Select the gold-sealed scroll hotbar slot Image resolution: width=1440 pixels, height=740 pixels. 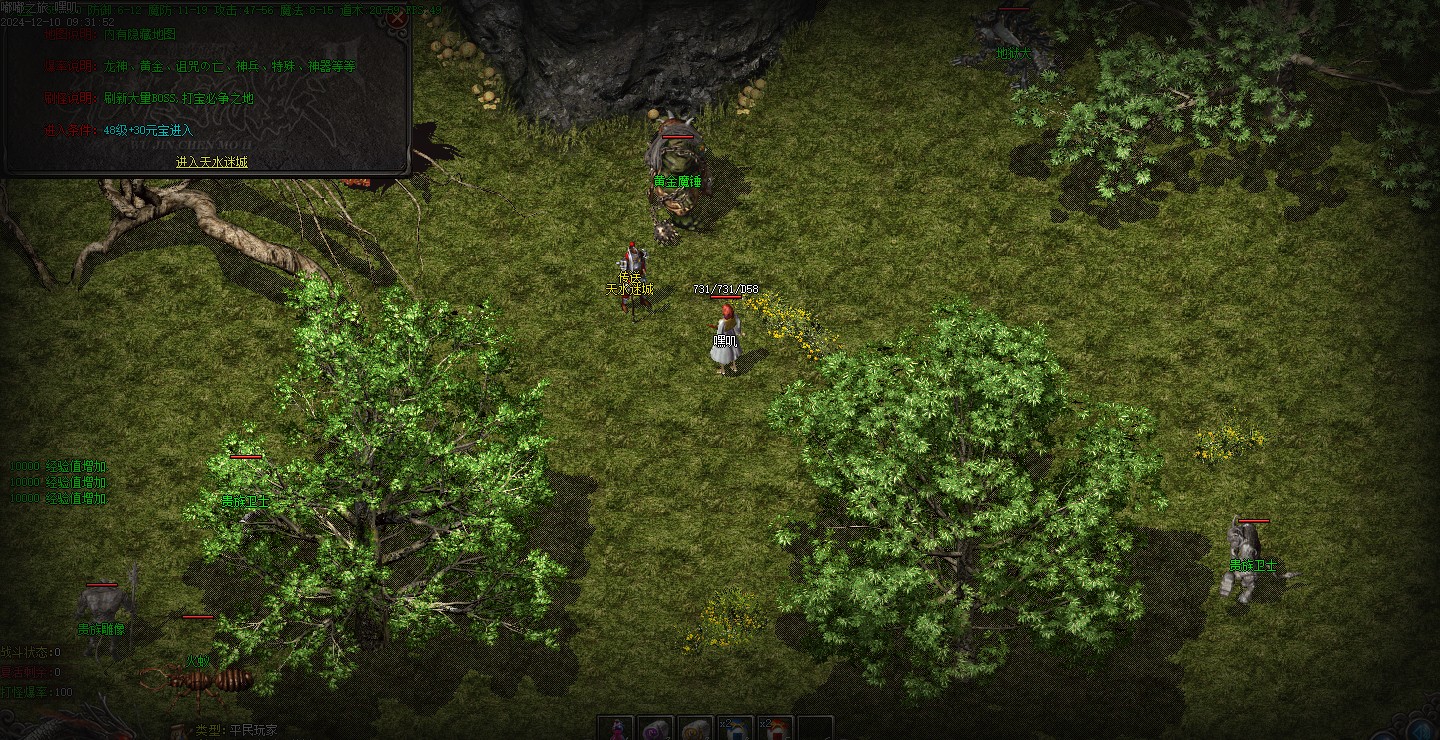695,729
